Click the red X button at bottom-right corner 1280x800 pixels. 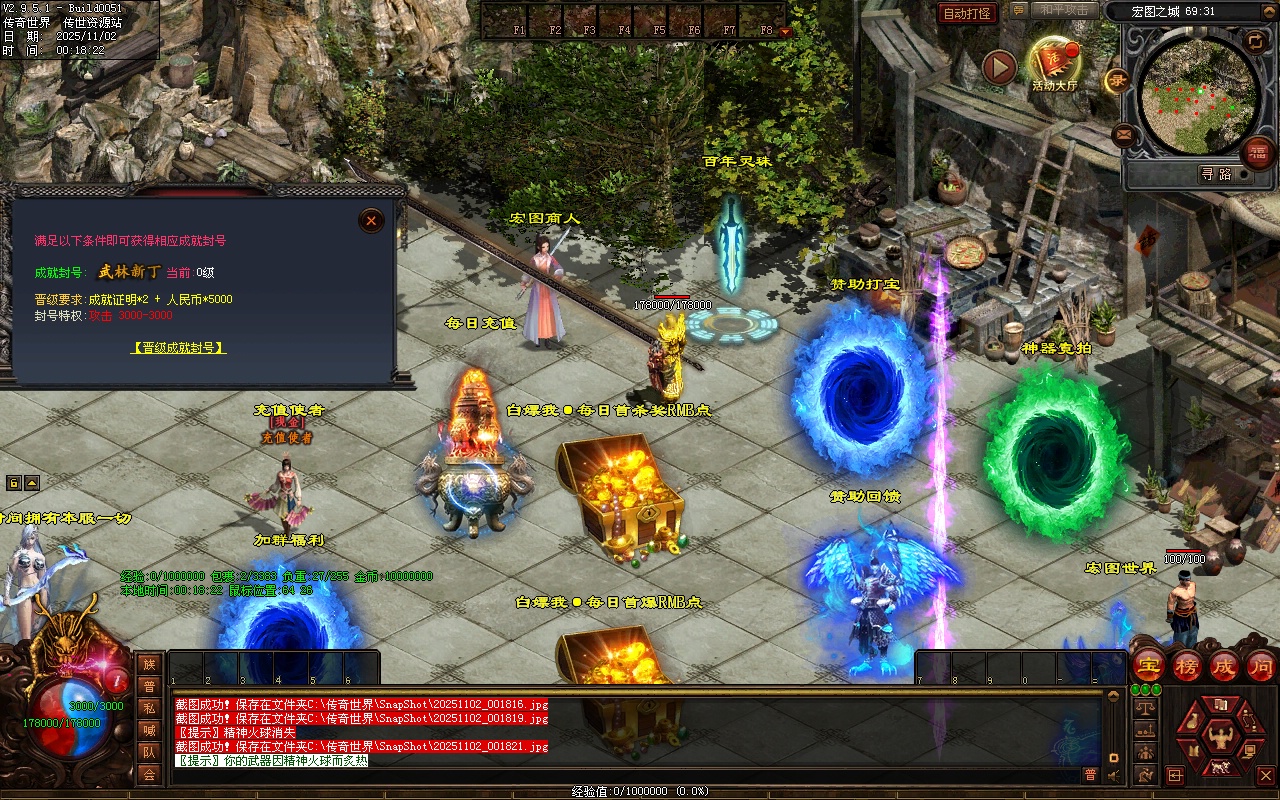pos(1265,775)
